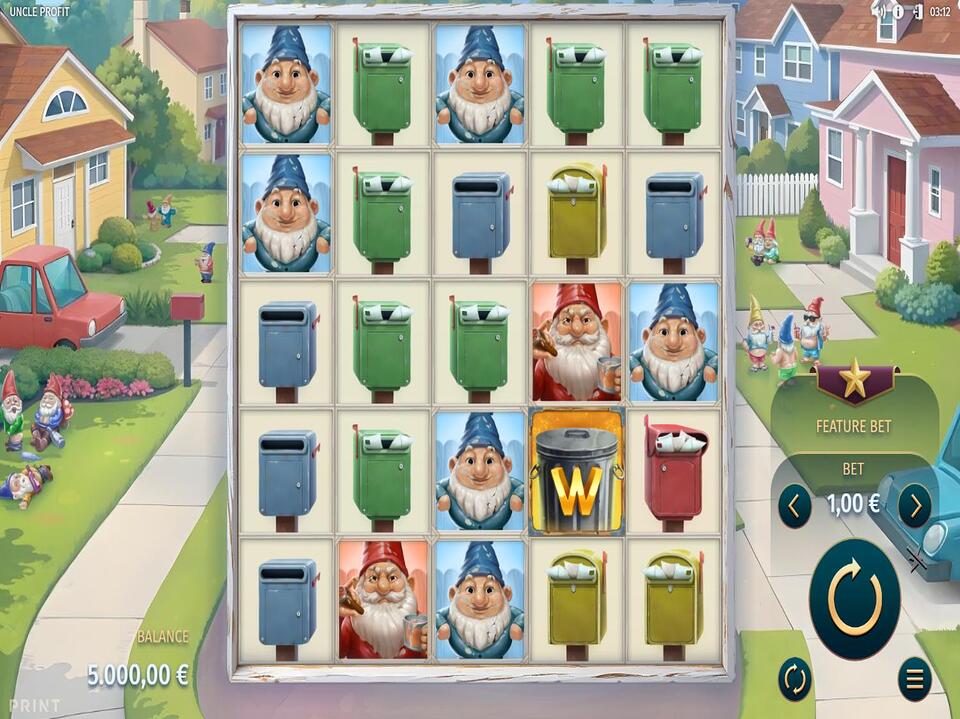
Task: Toggle sound with the speaker icon
Action: click(879, 12)
